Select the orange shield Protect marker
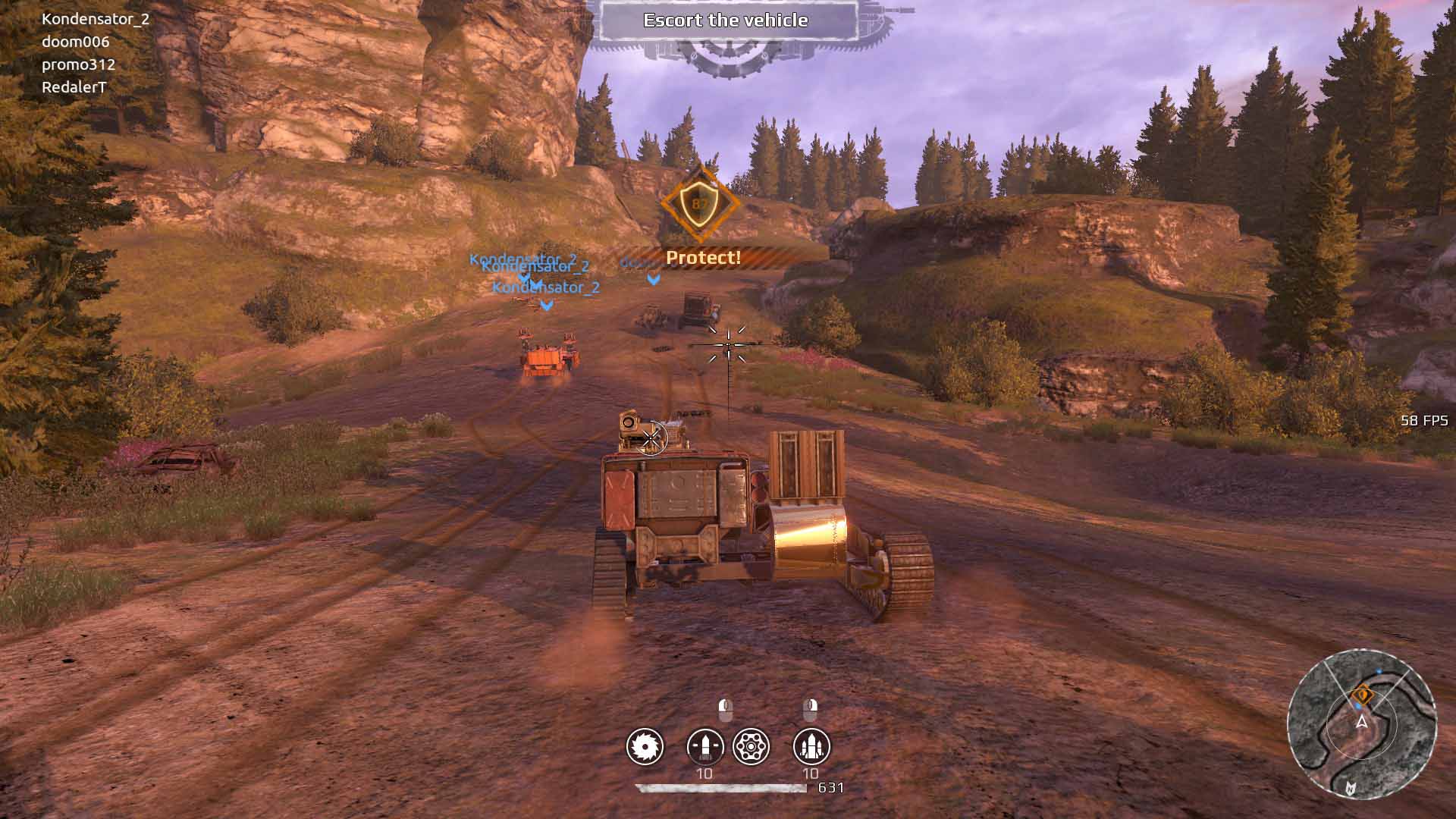The height and width of the screenshot is (819, 1456). coord(700,203)
